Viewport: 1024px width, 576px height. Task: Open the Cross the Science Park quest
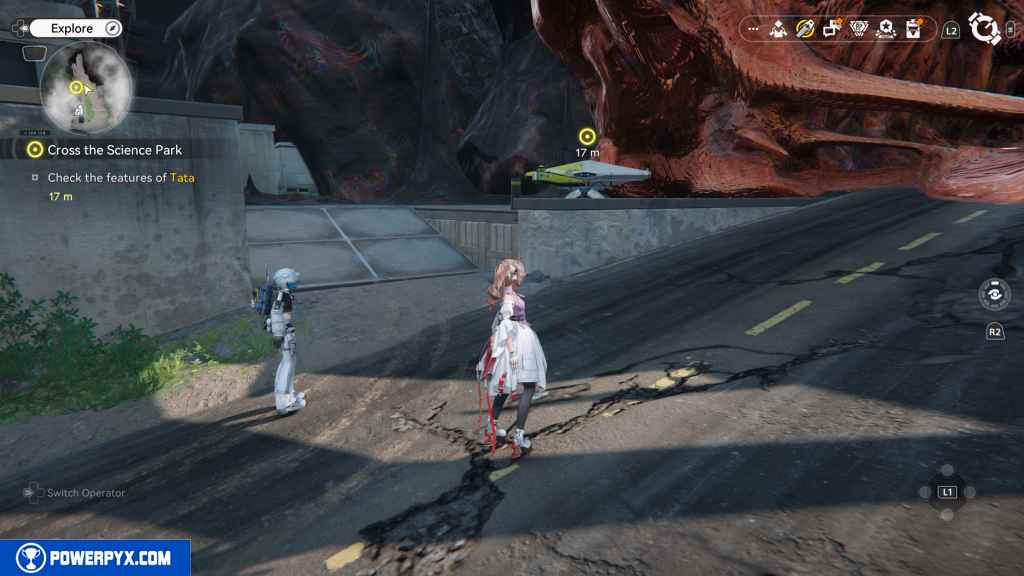[114, 150]
